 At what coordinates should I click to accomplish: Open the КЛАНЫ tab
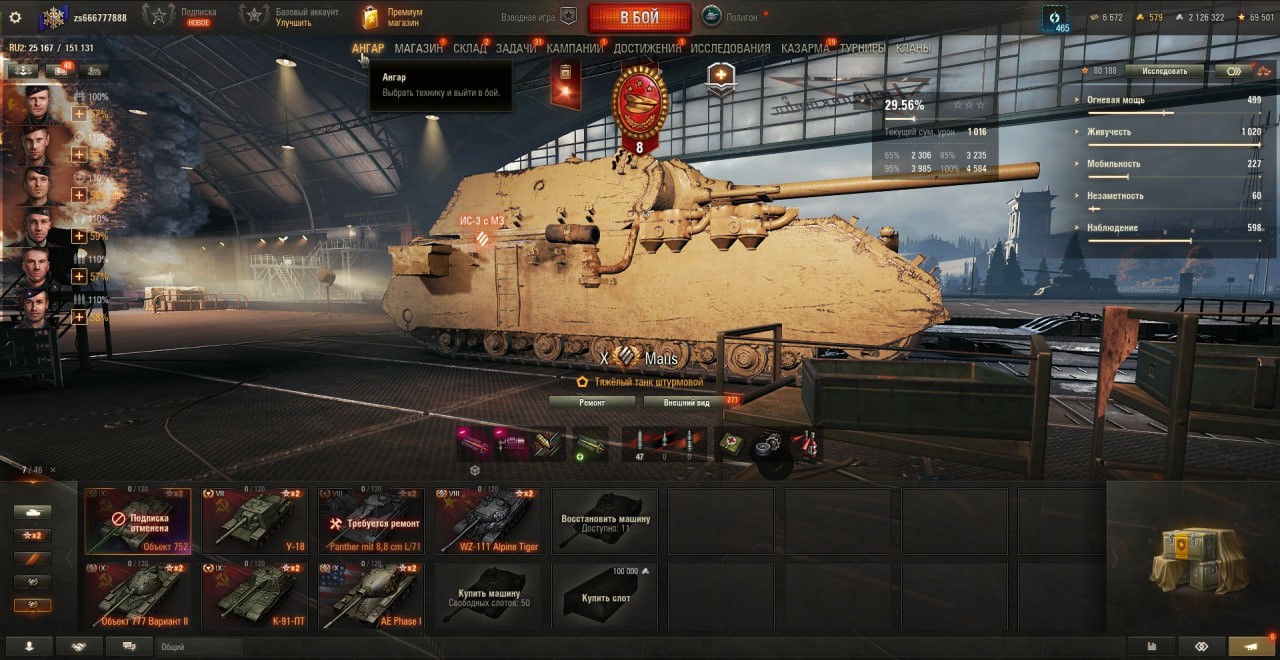(913, 48)
